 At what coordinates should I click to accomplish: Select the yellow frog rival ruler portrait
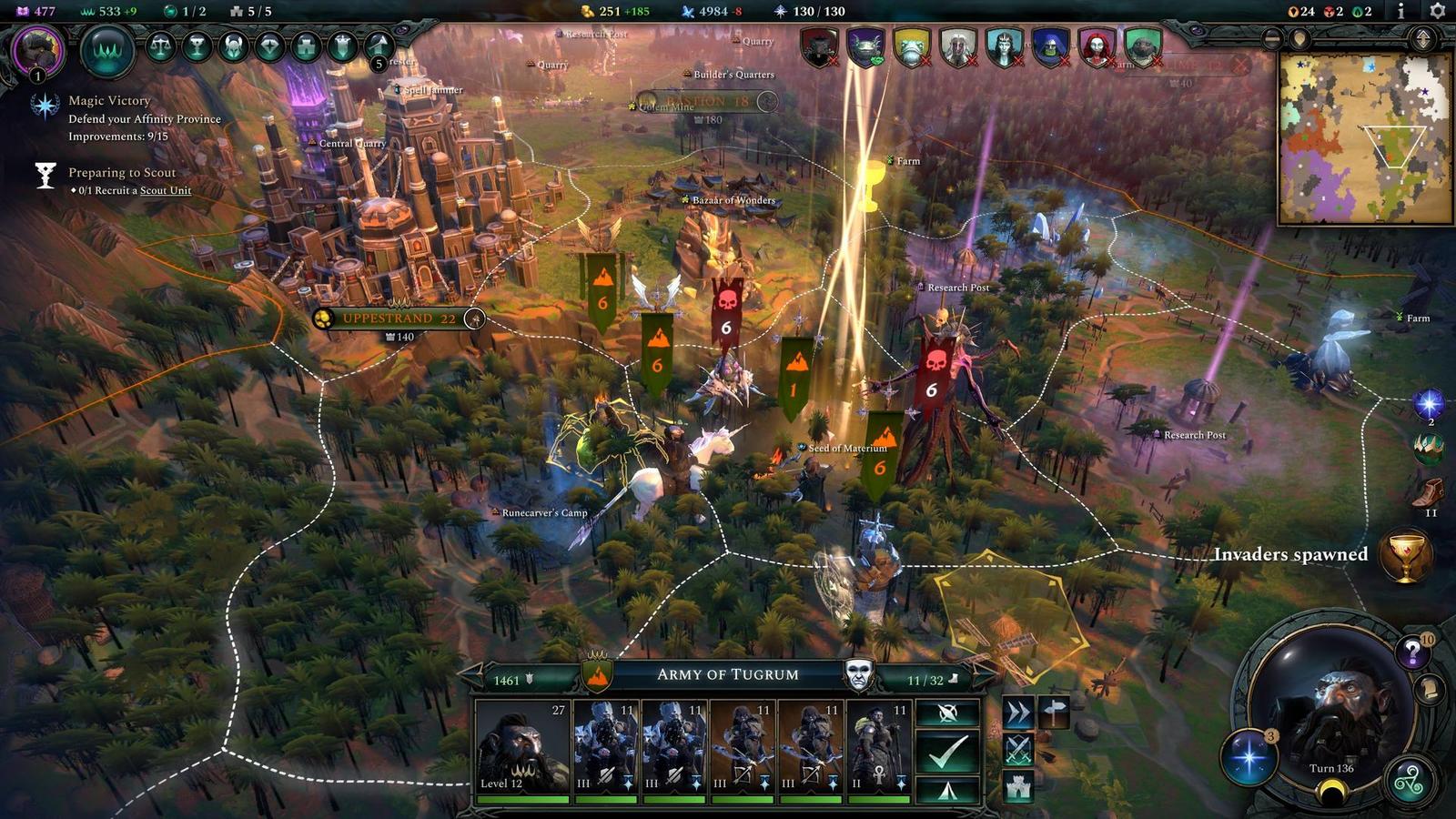click(911, 46)
